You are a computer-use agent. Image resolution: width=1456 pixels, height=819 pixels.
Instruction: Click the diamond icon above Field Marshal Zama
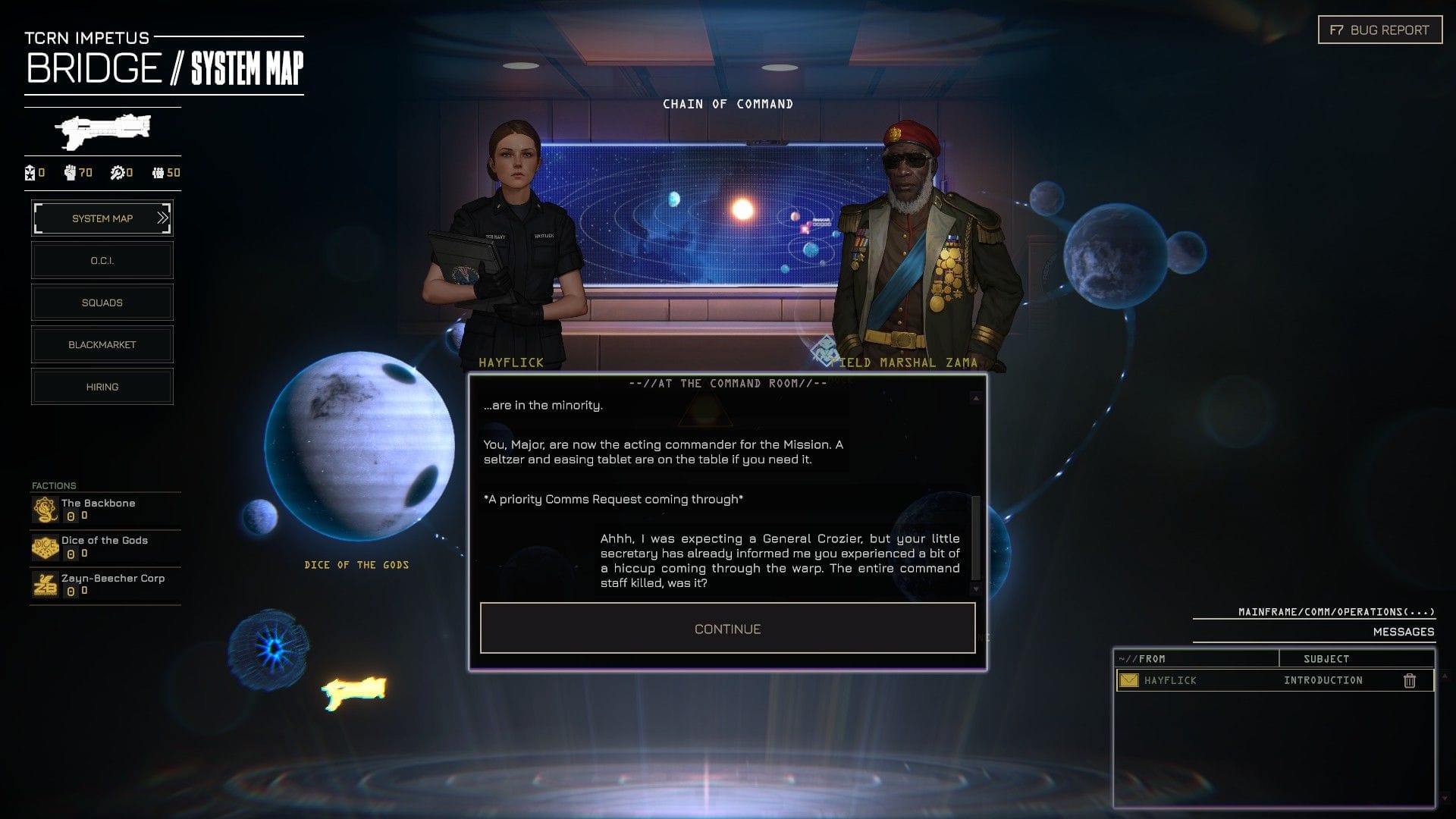coord(824,350)
